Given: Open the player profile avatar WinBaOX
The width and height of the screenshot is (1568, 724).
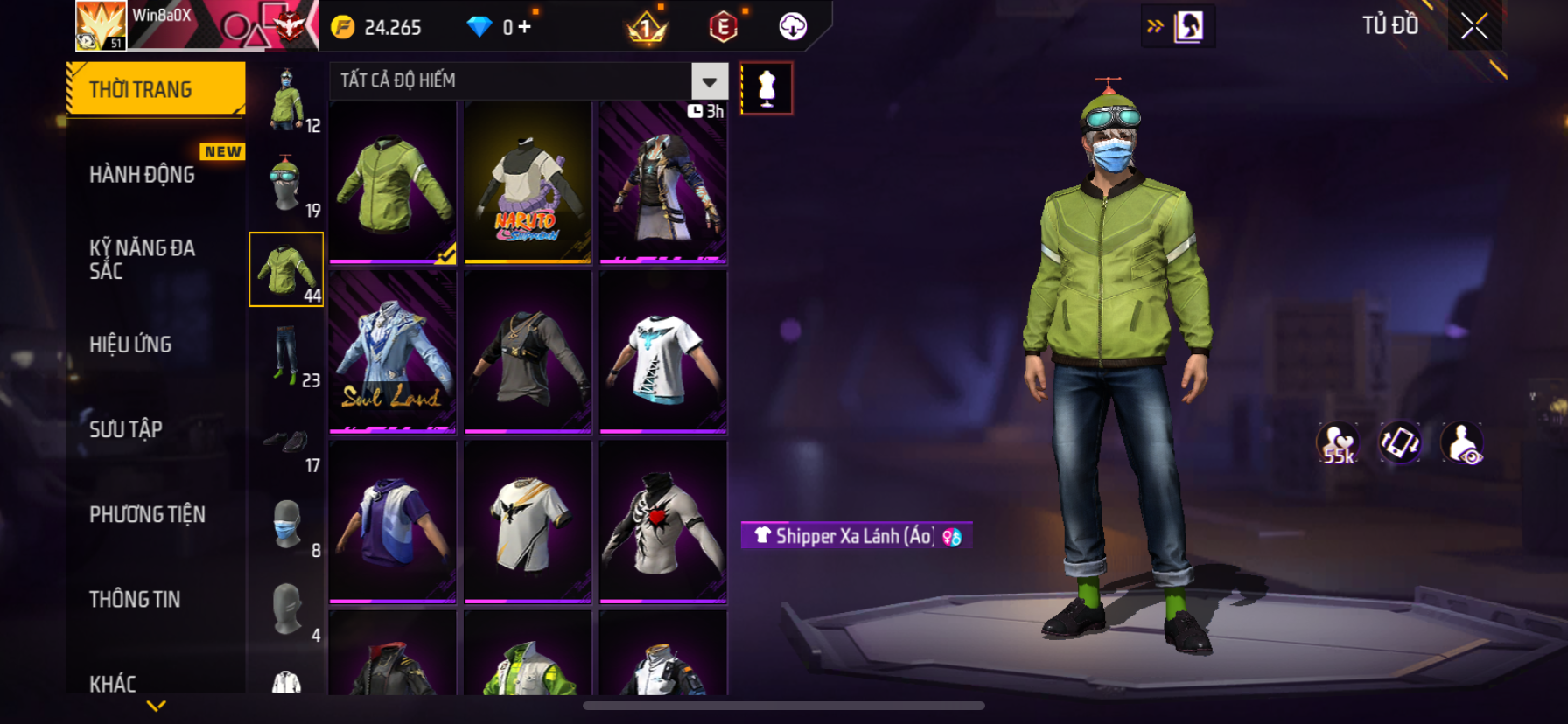Looking at the screenshot, I should click(101, 25).
